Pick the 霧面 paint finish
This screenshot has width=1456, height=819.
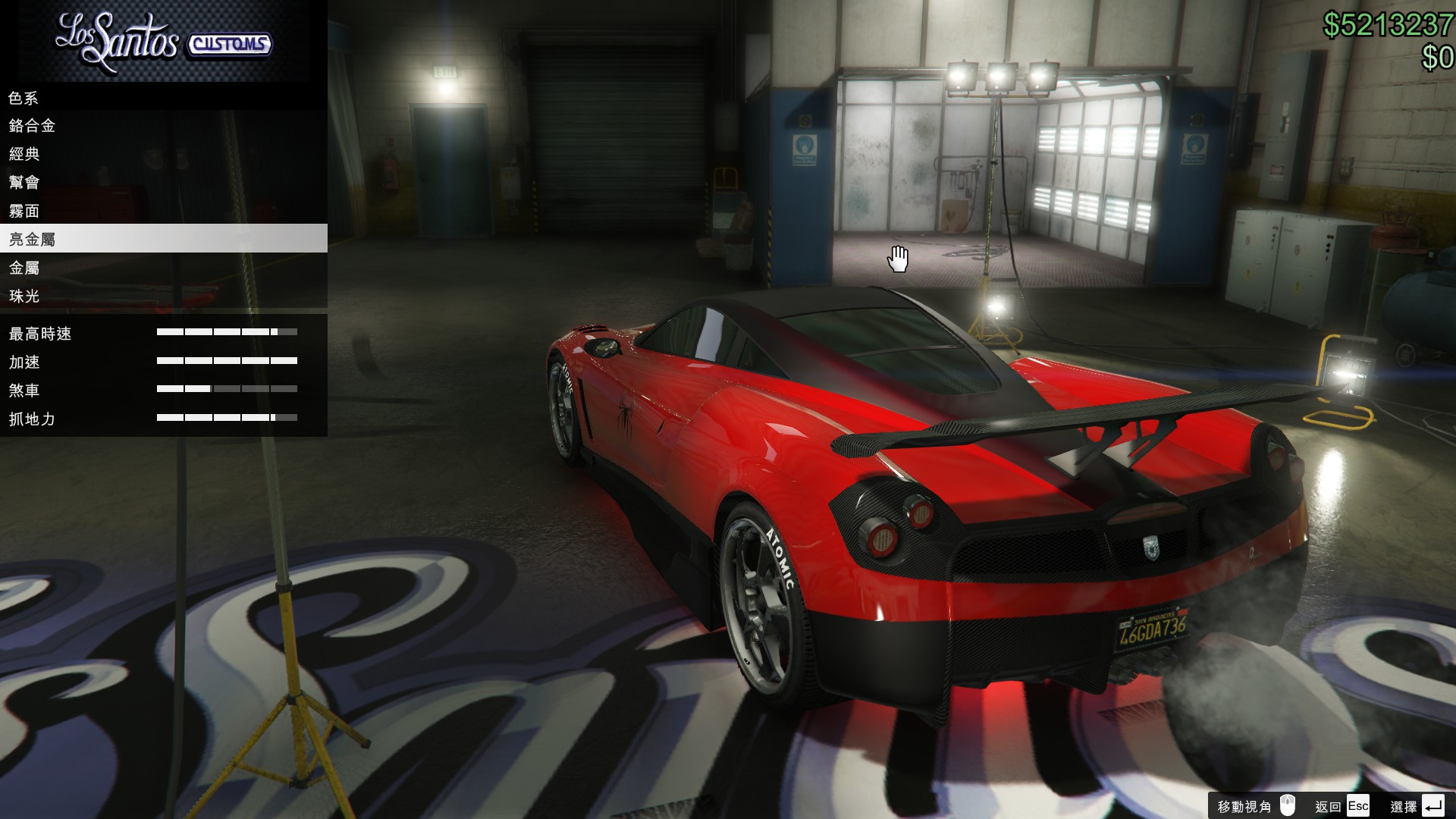click(x=24, y=212)
